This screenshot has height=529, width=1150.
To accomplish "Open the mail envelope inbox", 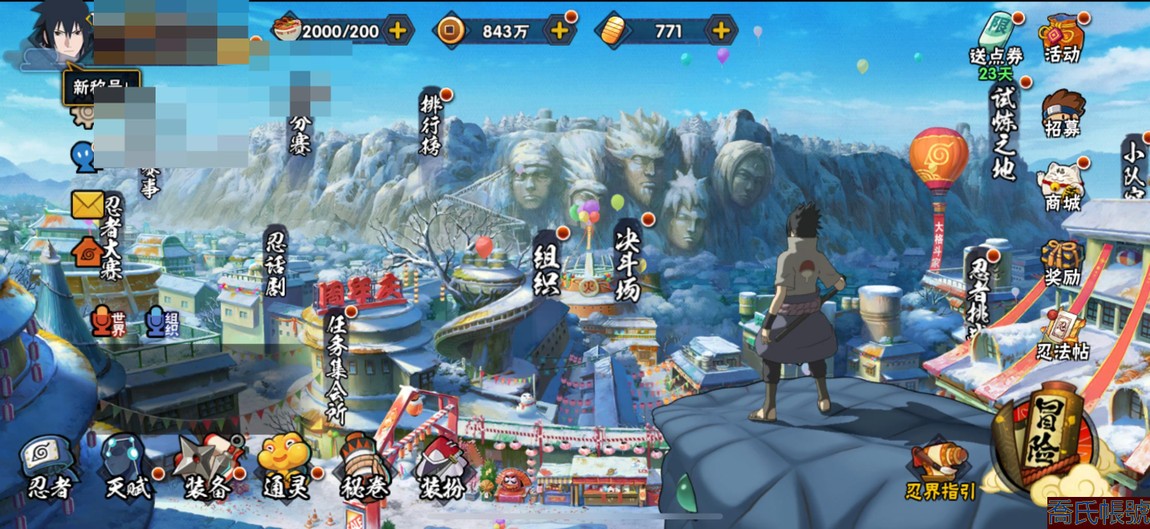I will pyautogui.click(x=88, y=205).
